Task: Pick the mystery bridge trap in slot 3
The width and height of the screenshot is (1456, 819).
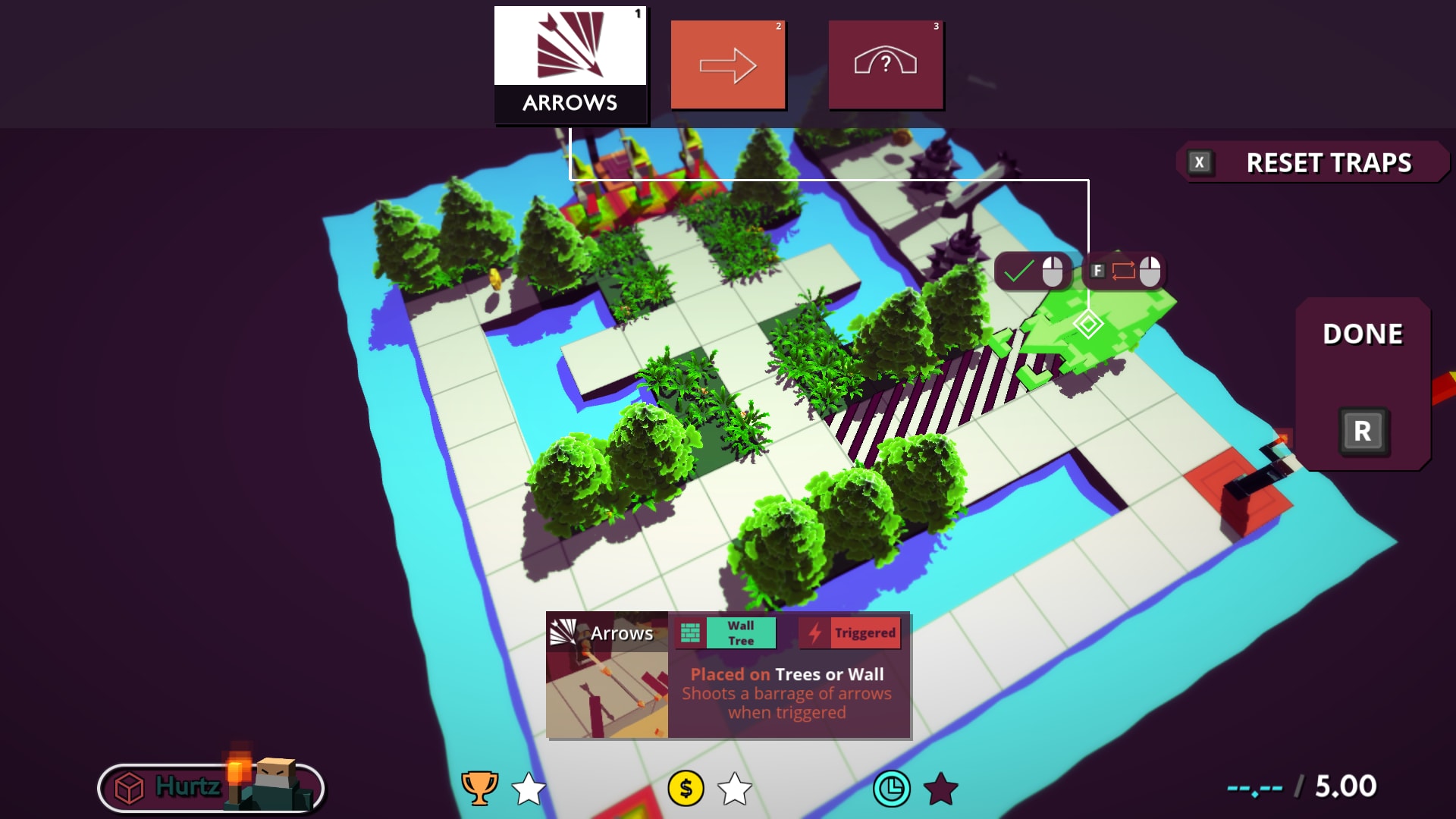Action: pos(885,64)
